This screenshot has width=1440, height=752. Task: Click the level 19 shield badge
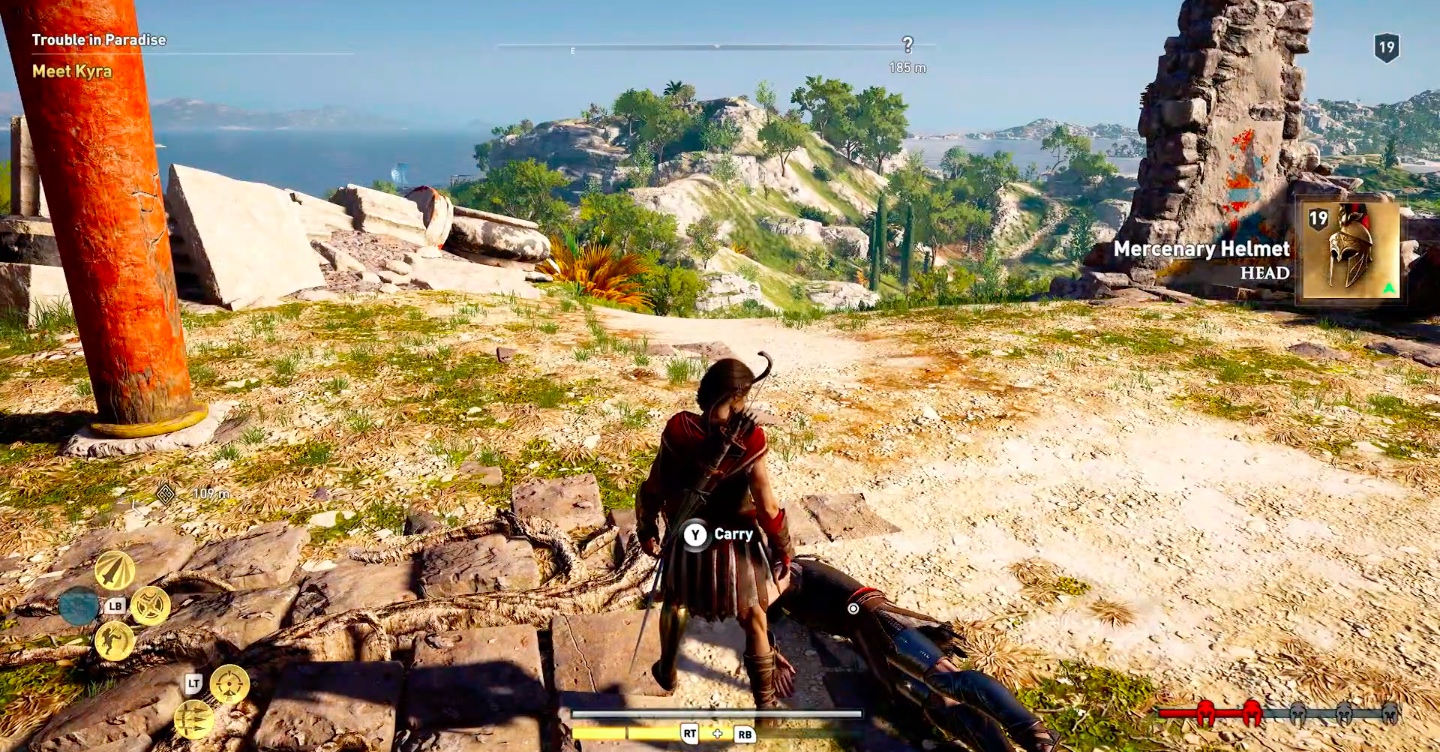[x=1386, y=48]
